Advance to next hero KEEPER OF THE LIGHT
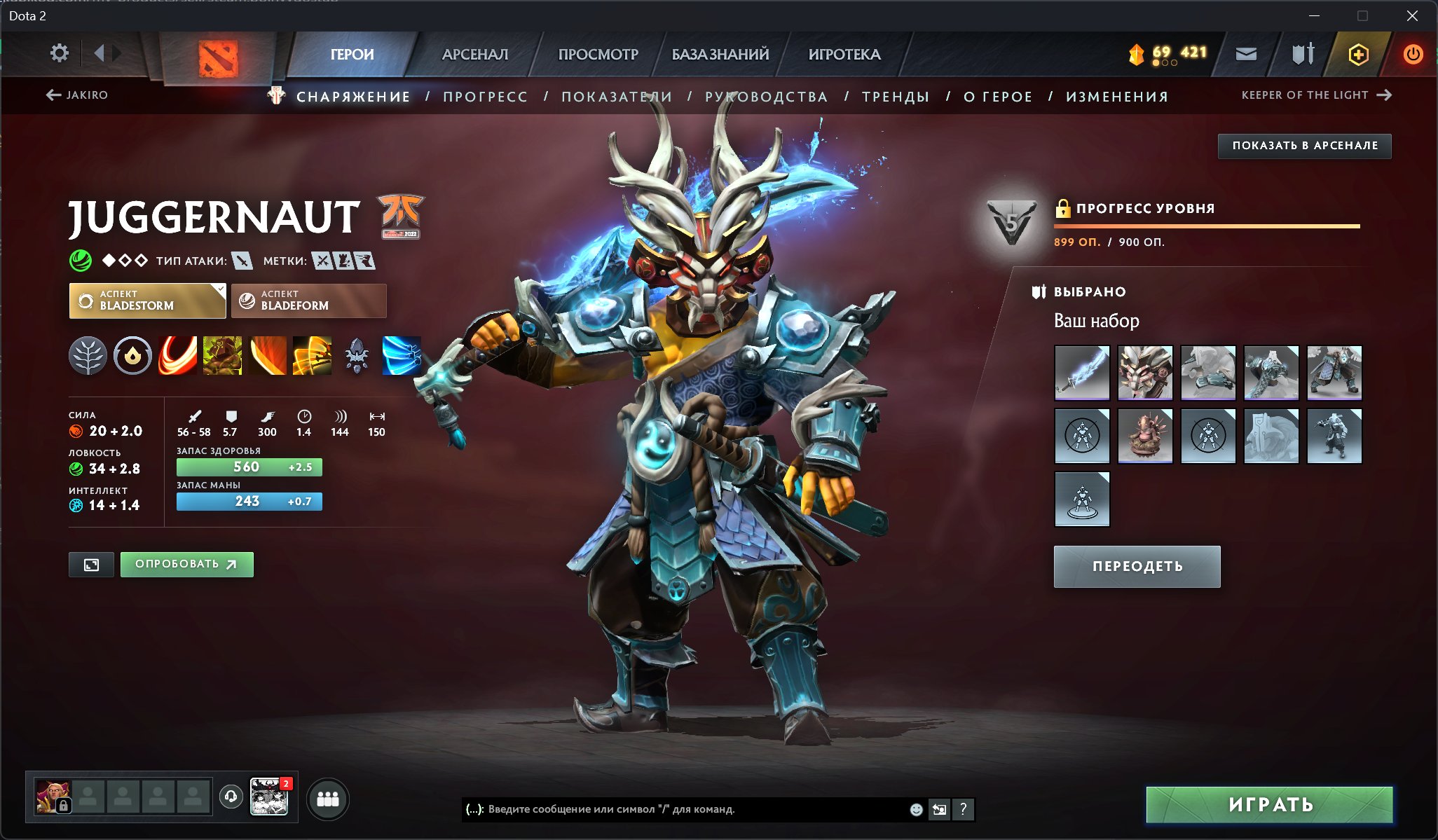 (1315, 95)
